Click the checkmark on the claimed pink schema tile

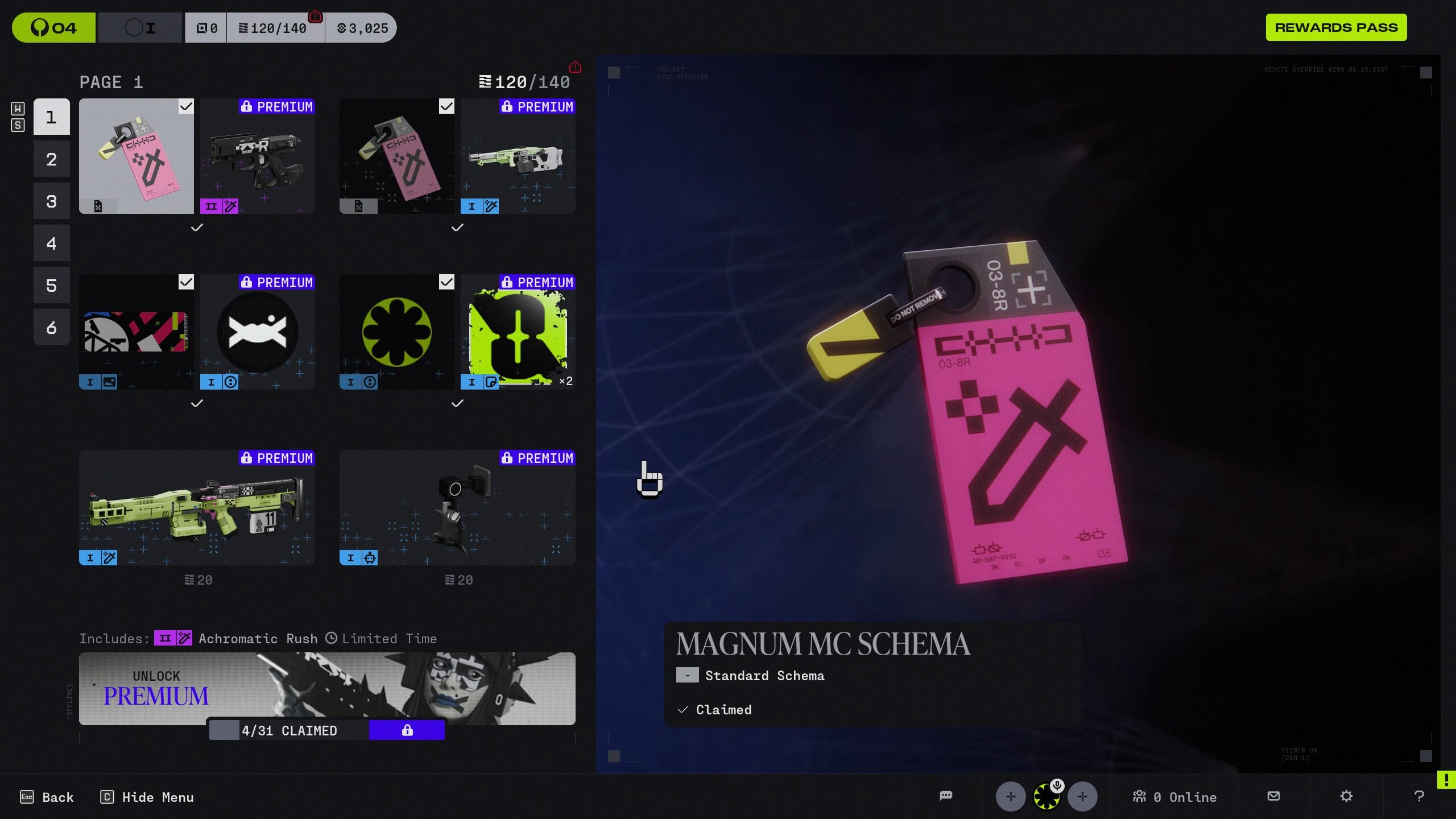[185, 107]
